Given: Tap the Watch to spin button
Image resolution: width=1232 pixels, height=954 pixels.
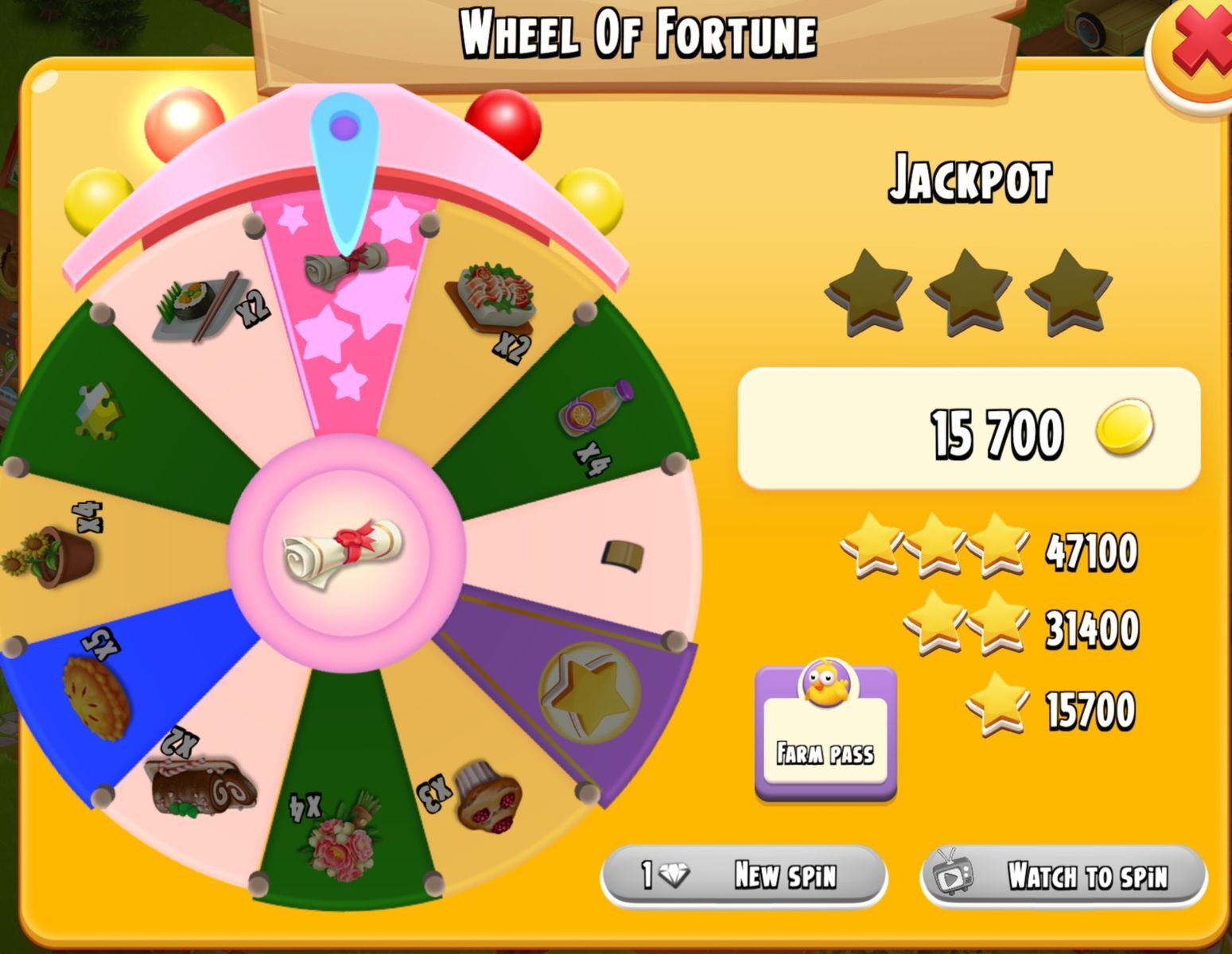Looking at the screenshot, I should tap(1063, 876).
